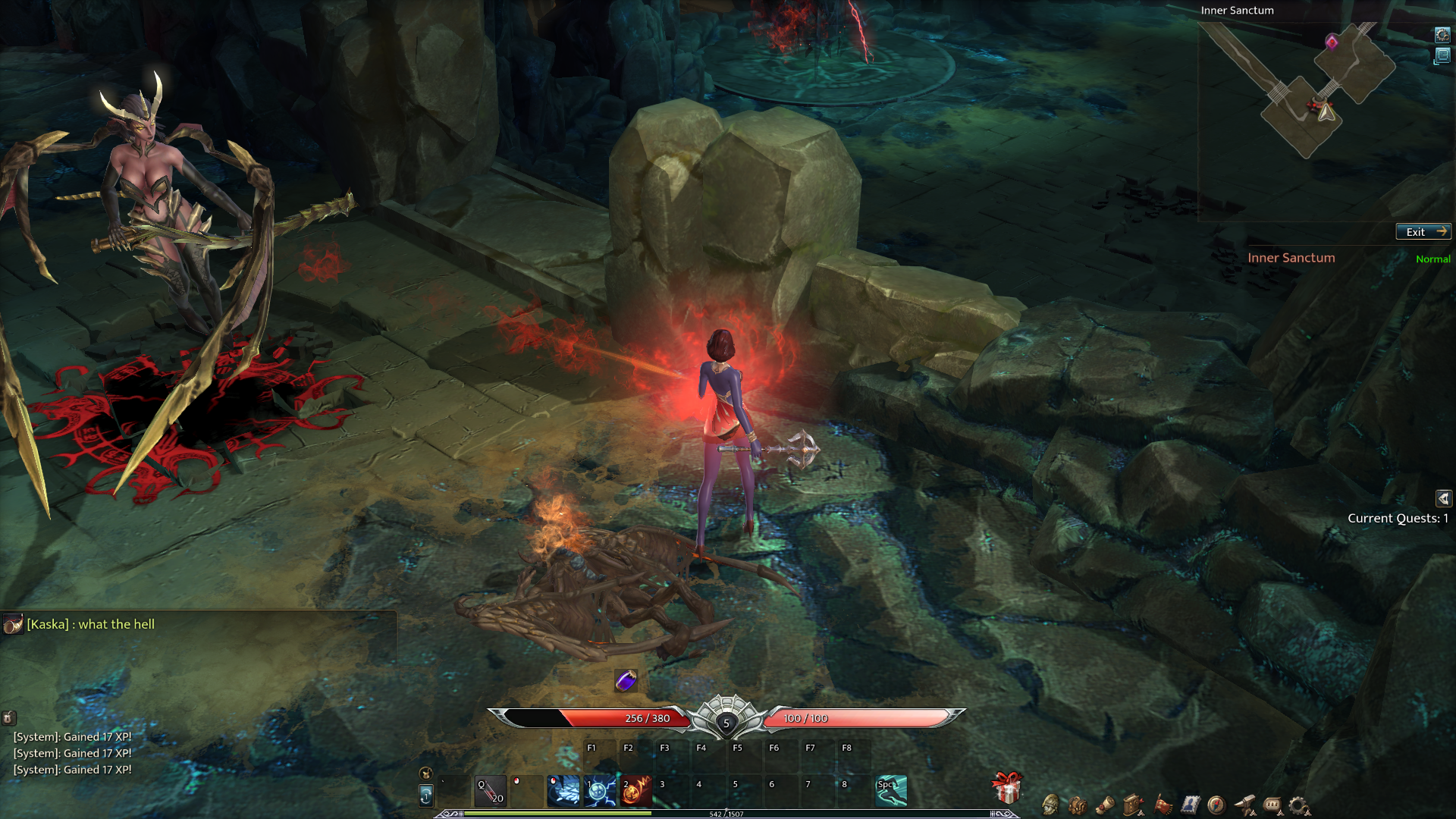
Task: Use the red potion in Q slot
Action: click(491, 791)
